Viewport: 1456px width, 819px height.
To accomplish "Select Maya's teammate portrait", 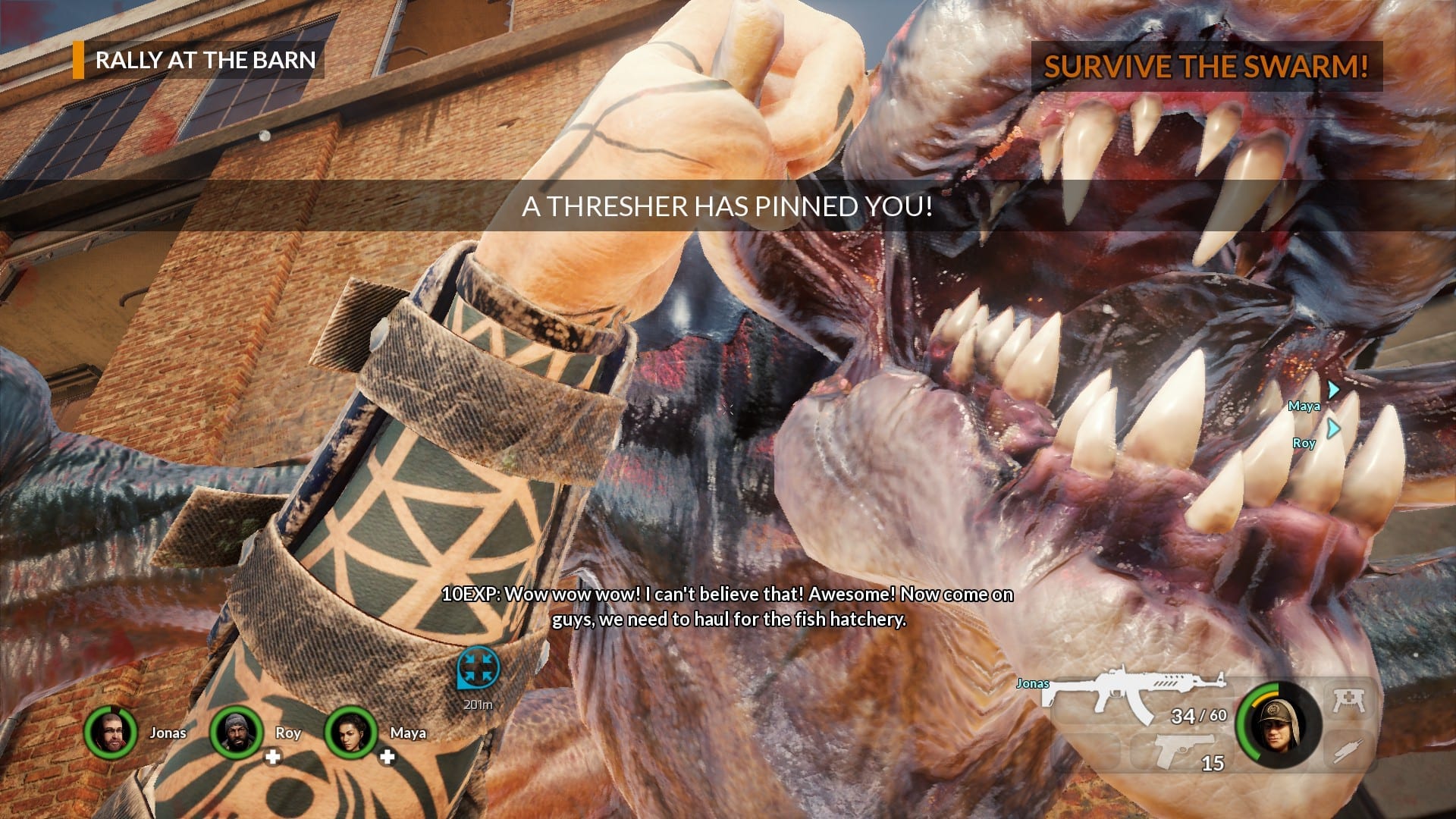I will (x=350, y=733).
